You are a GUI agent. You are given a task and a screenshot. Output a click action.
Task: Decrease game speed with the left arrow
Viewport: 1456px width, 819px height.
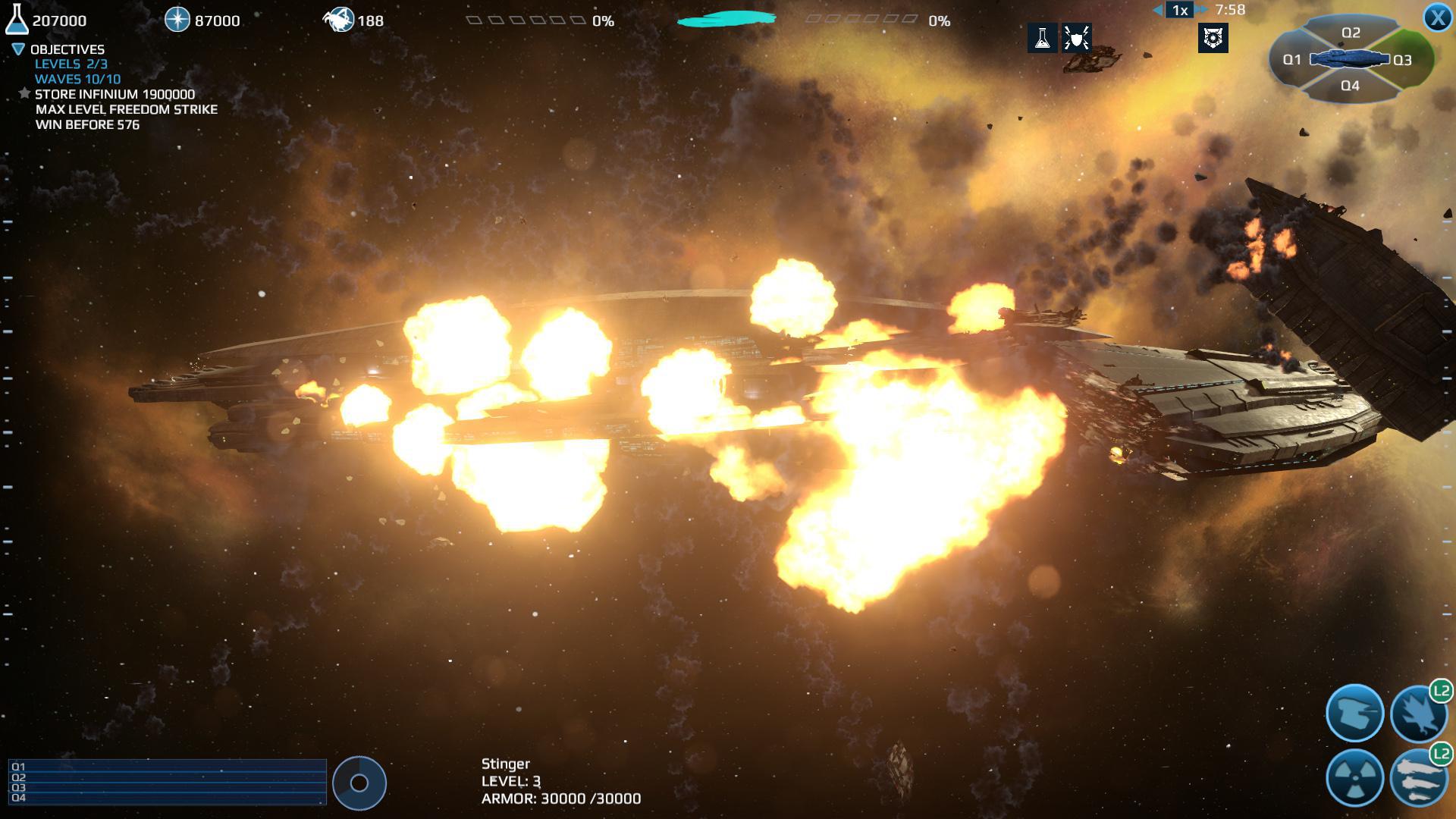(x=1156, y=10)
